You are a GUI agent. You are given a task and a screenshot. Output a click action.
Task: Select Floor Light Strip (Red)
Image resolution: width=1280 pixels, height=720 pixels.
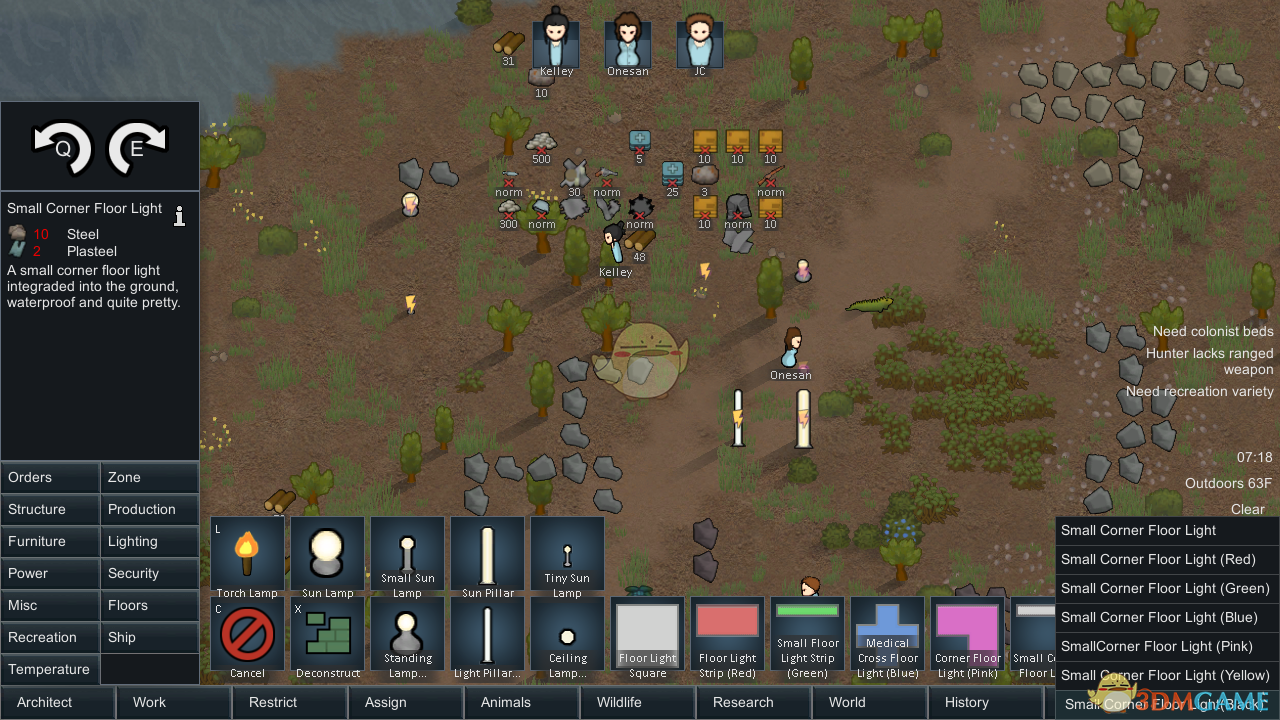click(727, 634)
